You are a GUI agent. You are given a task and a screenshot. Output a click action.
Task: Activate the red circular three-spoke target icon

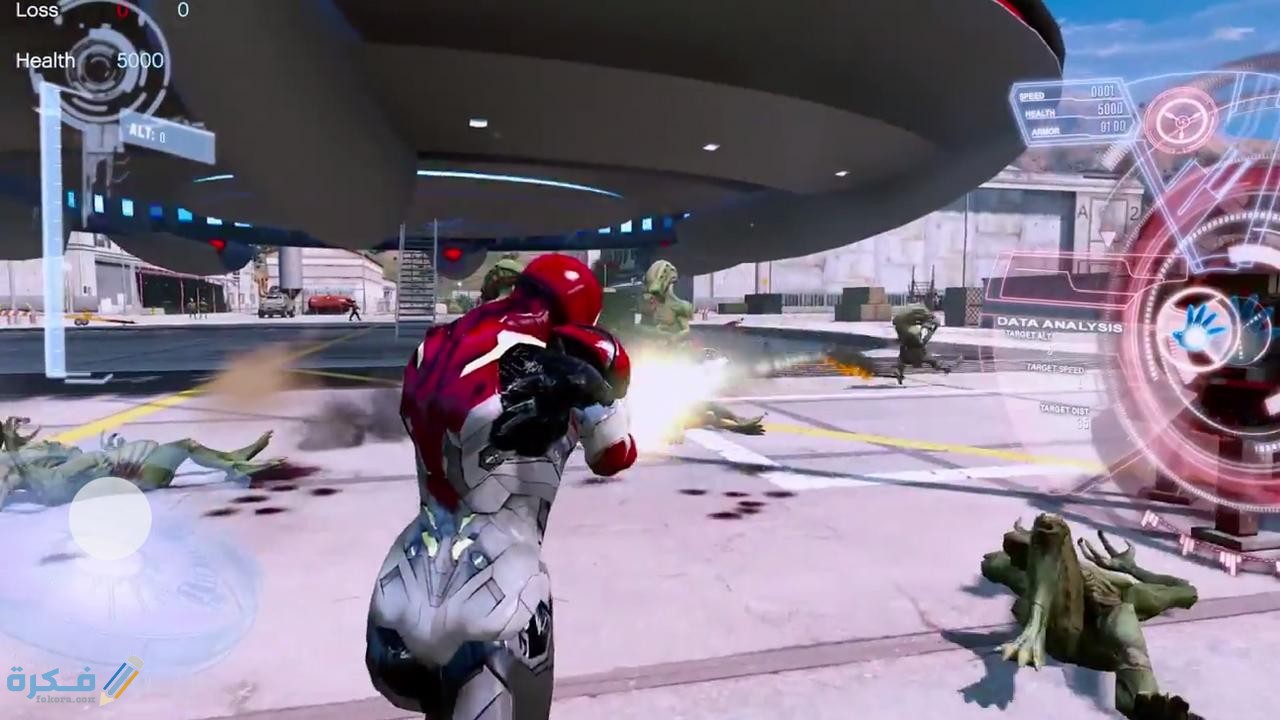(x=1180, y=120)
